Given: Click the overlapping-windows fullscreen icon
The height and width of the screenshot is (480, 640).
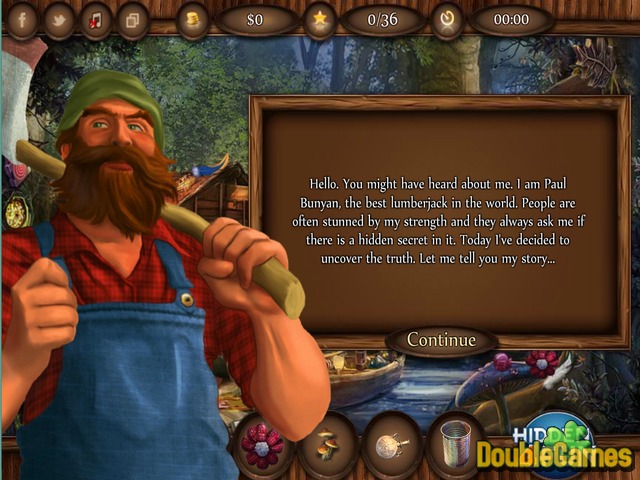Looking at the screenshot, I should [131, 20].
